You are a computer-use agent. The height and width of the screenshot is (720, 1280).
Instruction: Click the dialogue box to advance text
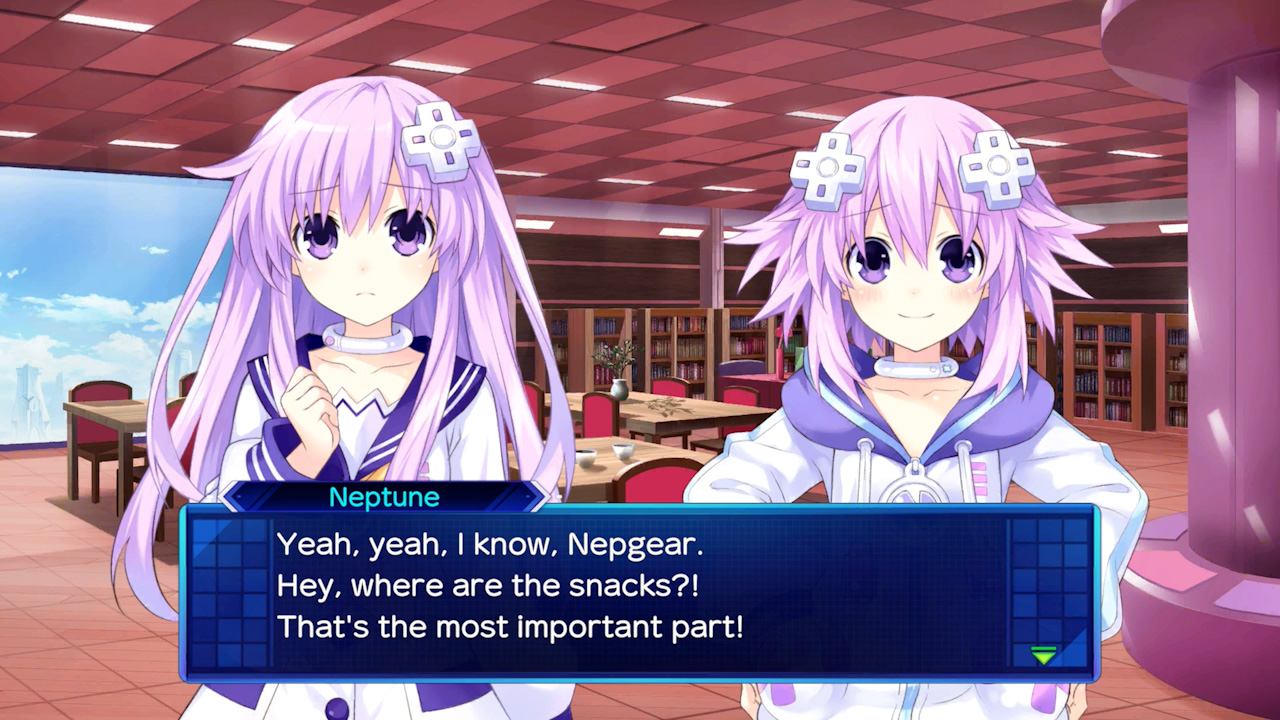coord(640,590)
